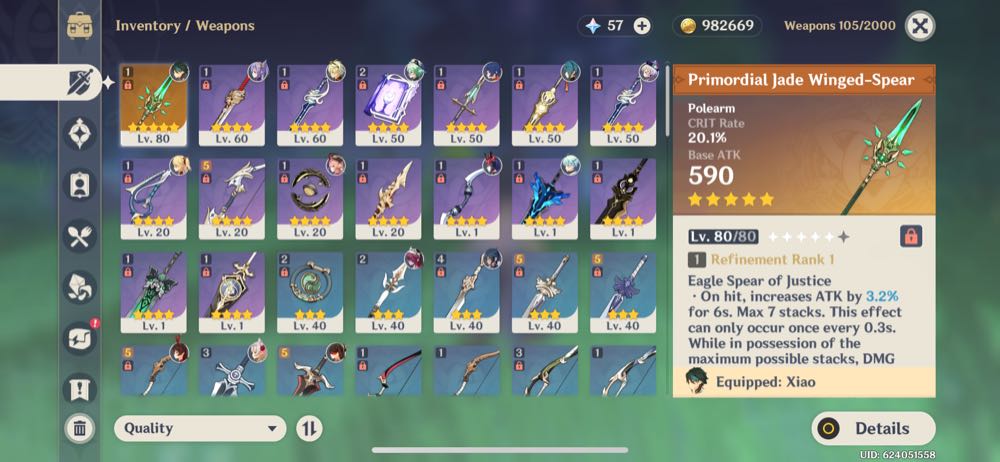Screen dimensions: 1000x462
Task: Toggle the sort order arrows button
Action: tap(310, 428)
